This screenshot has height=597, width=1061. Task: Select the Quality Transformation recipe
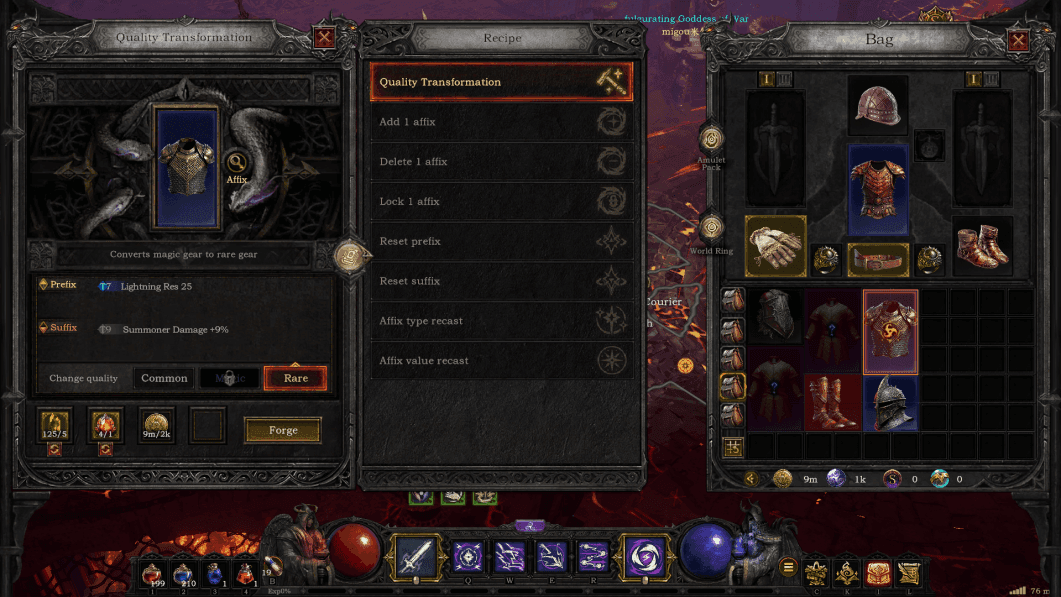[x=501, y=82]
